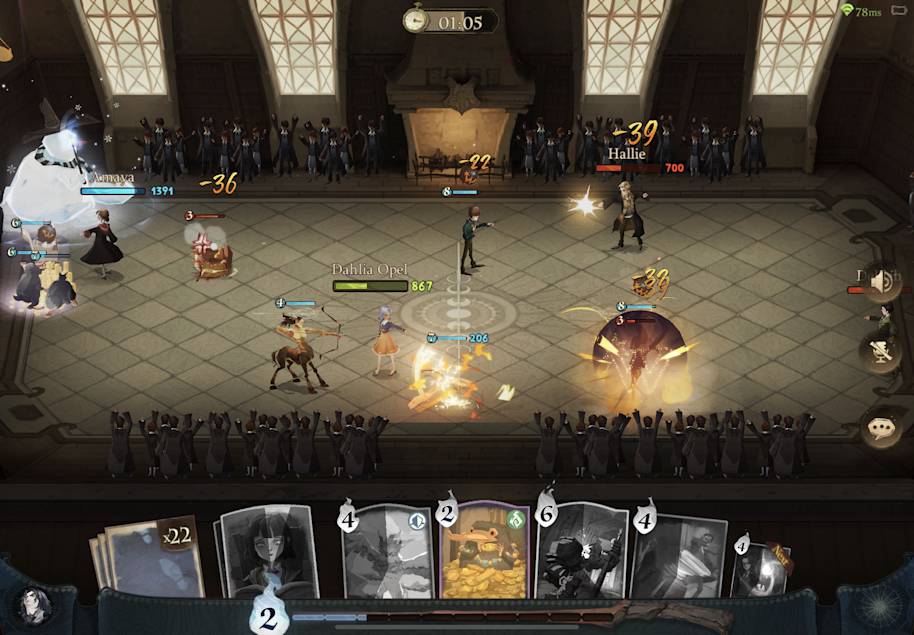Screen dimensions: 914x635
Task: Open the x22 card deck pile
Action: (x=151, y=557)
